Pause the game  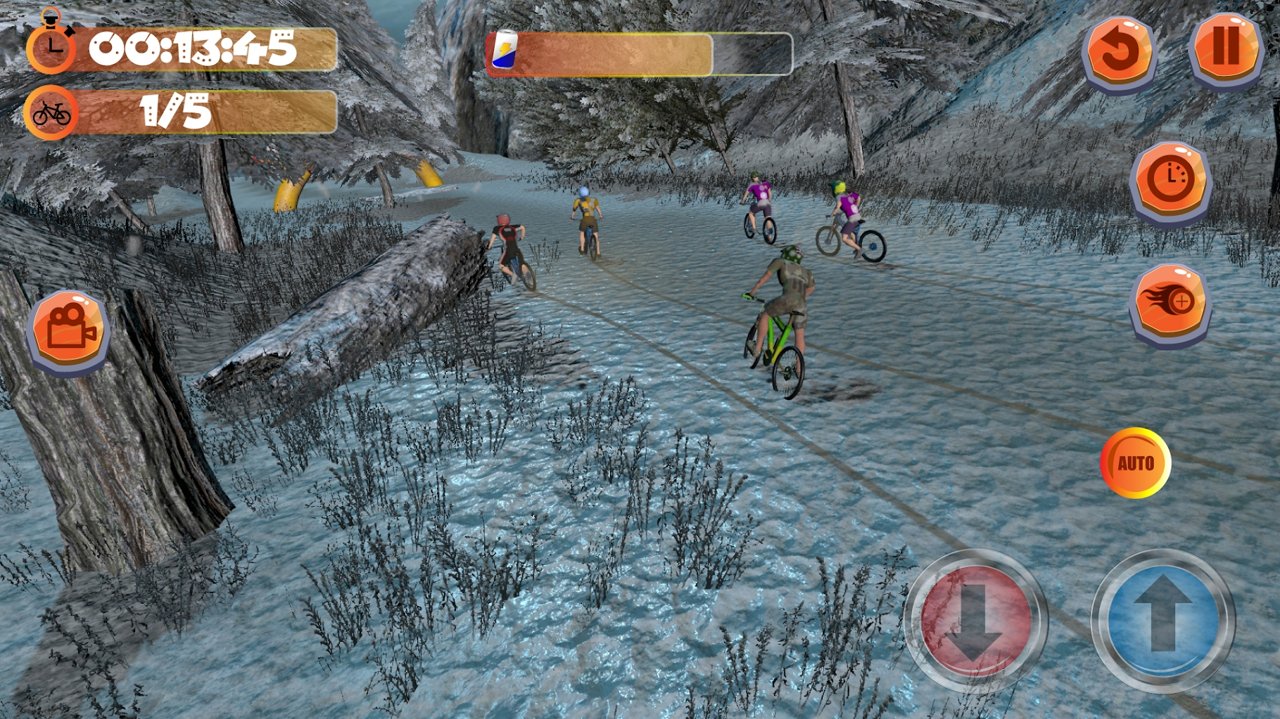coord(1226,49)
